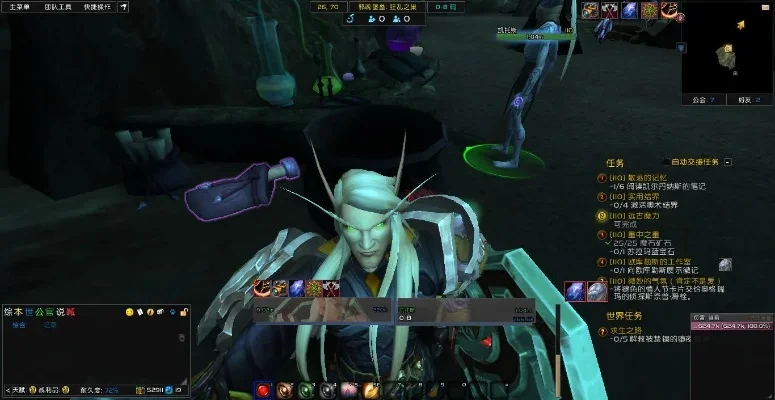Click the 世界任务 world quests header

624,316
